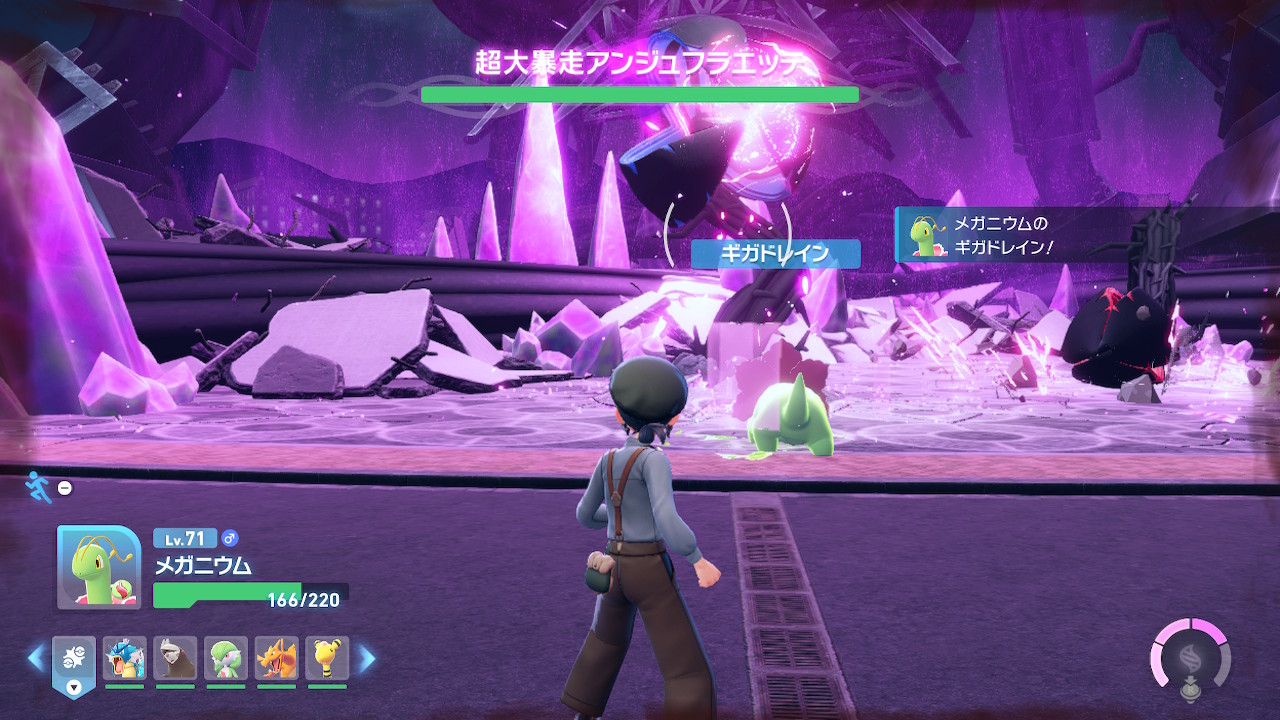
Task: Click the left arrow beside the party bar
Action: coord(36,658)
